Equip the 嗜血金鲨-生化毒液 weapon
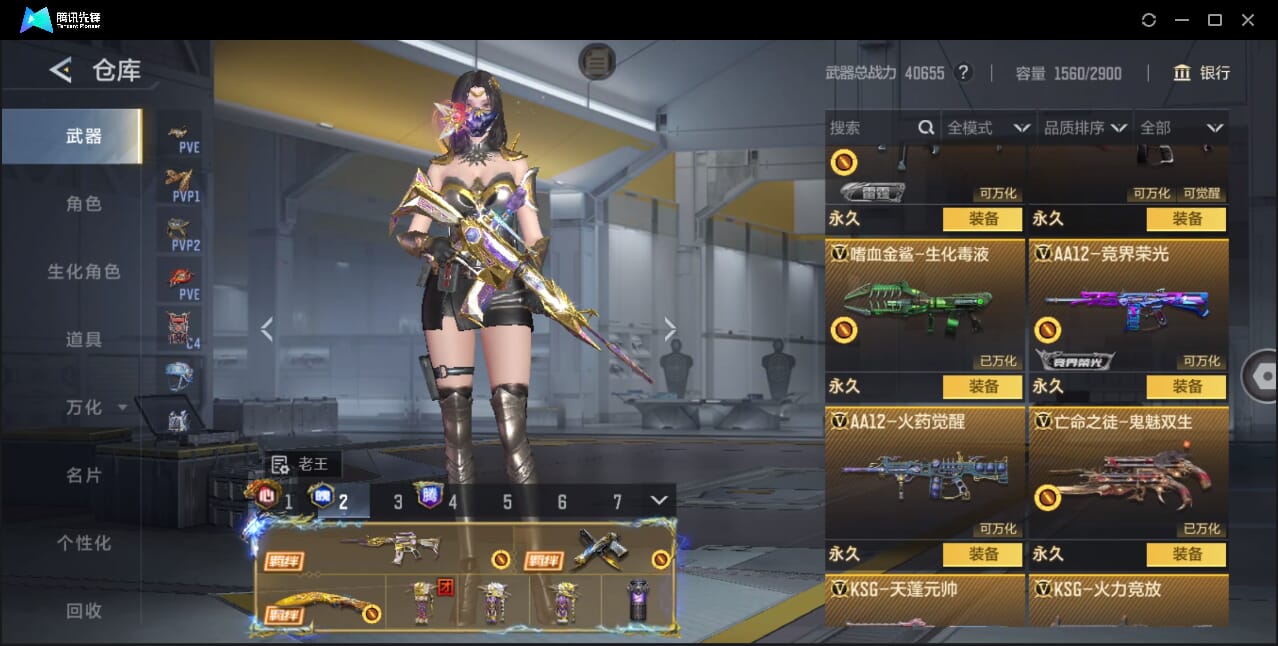This screenshot has width=1278, height=646. tap(982, 386)
